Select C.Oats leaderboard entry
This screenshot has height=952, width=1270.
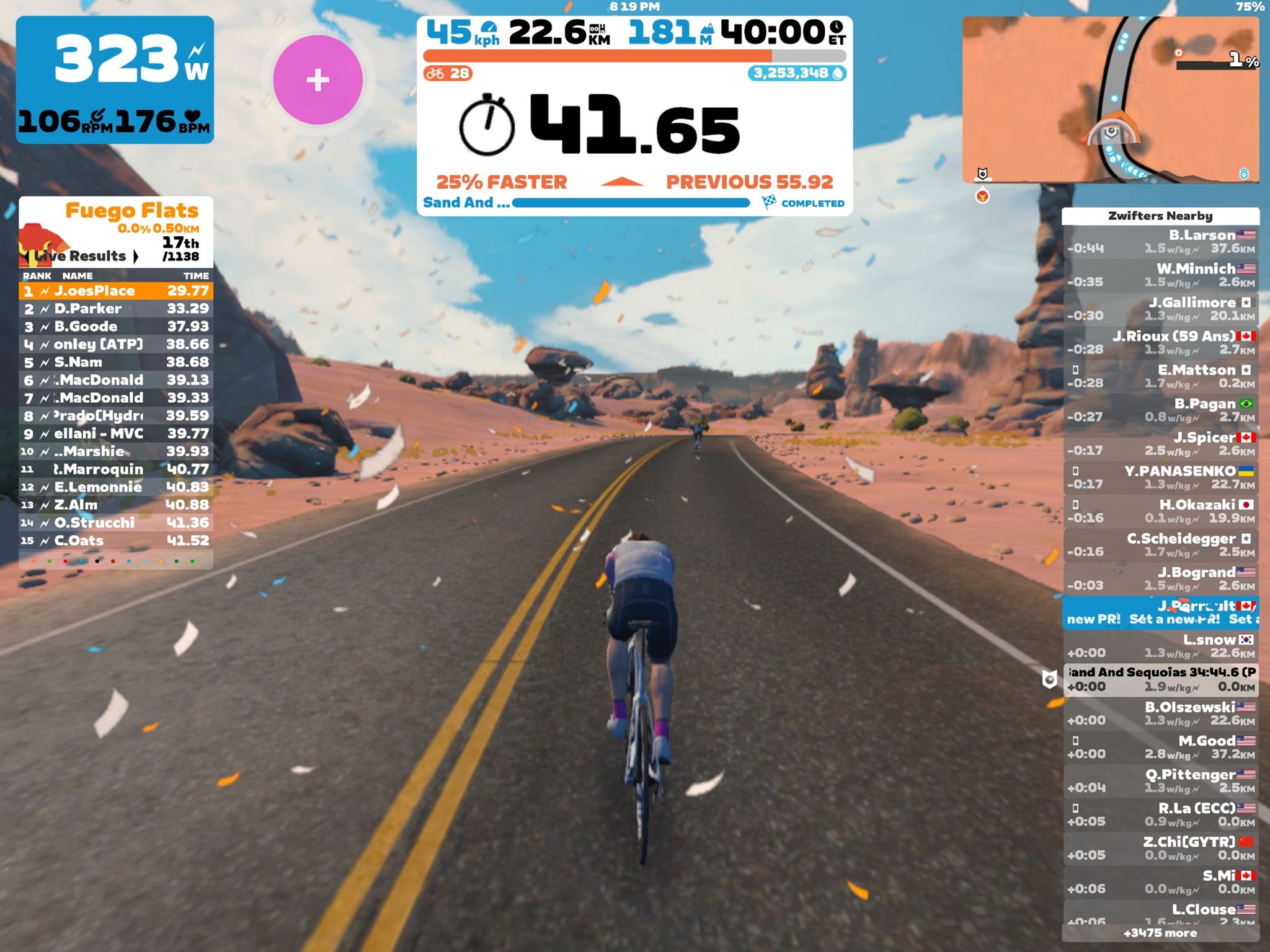(116, 540)
